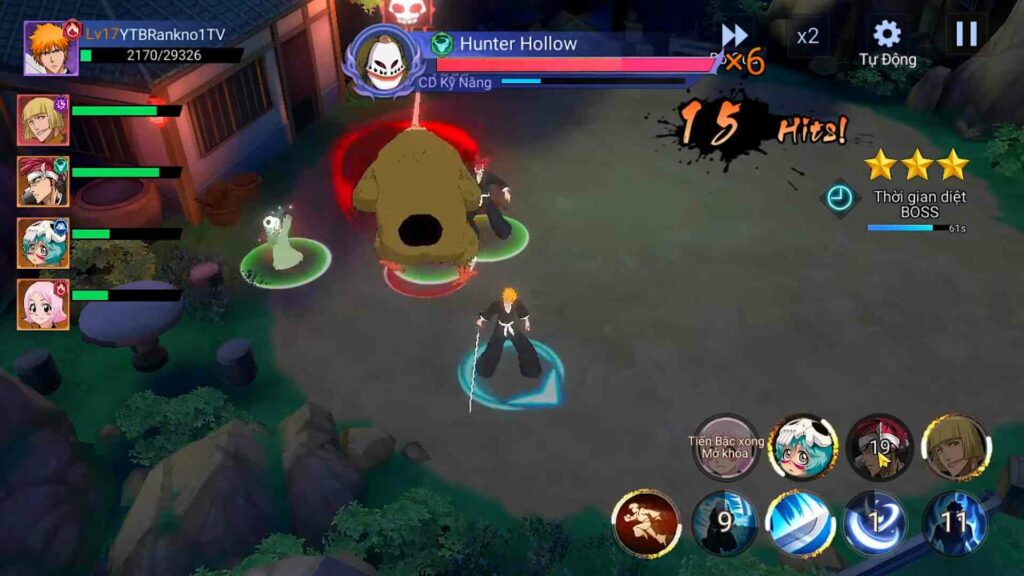Image resolution: width=1024 pixels, height=576 pixels.
Task: Tap the Hunter Hollow boss portrait
Action: click(x=387, y=59)
